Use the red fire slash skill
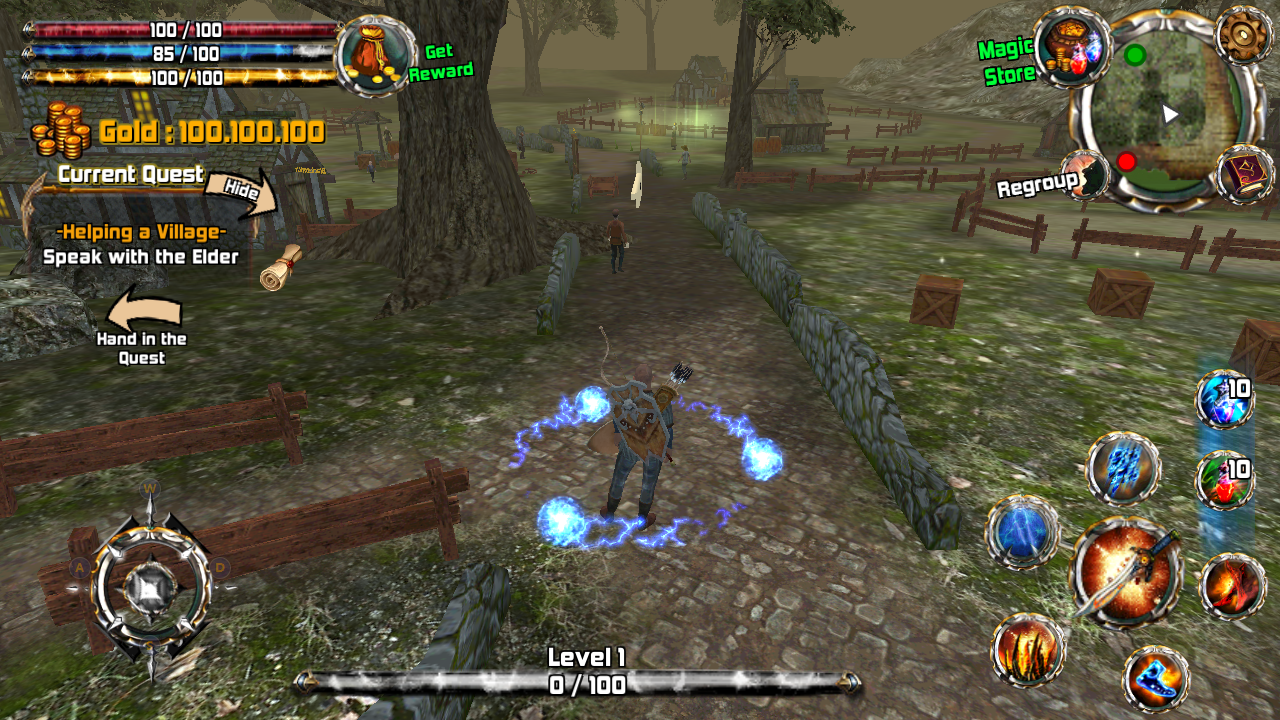 [1231, 587]
